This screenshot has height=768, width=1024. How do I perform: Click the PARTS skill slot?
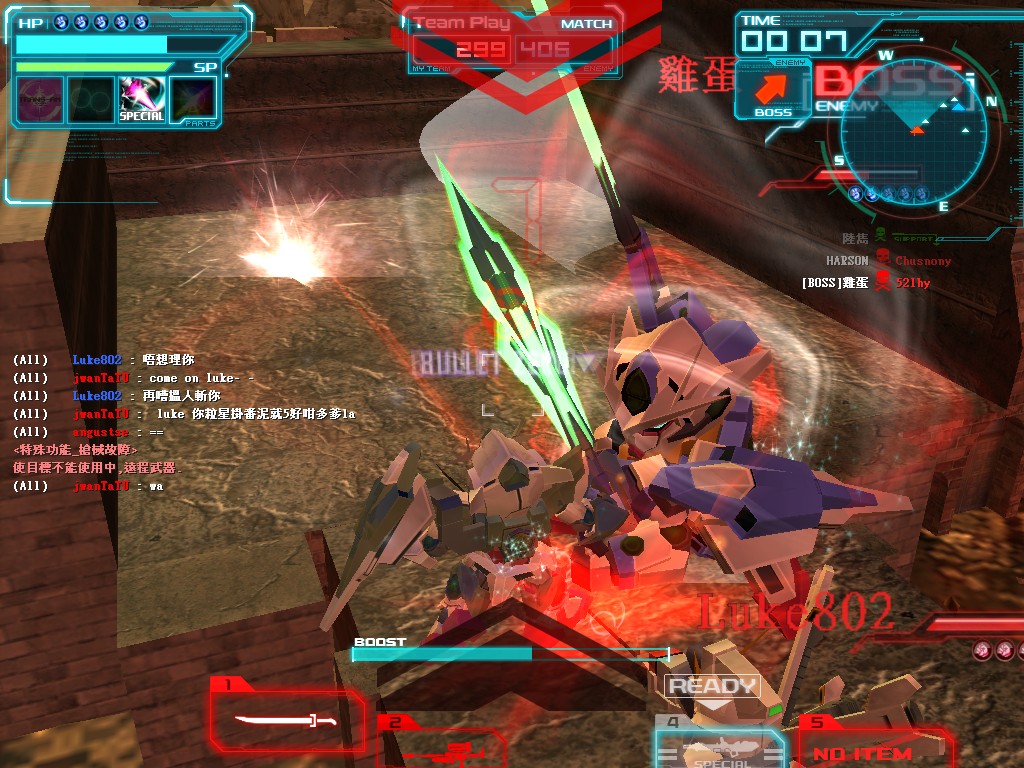click(x=193, y=99)
